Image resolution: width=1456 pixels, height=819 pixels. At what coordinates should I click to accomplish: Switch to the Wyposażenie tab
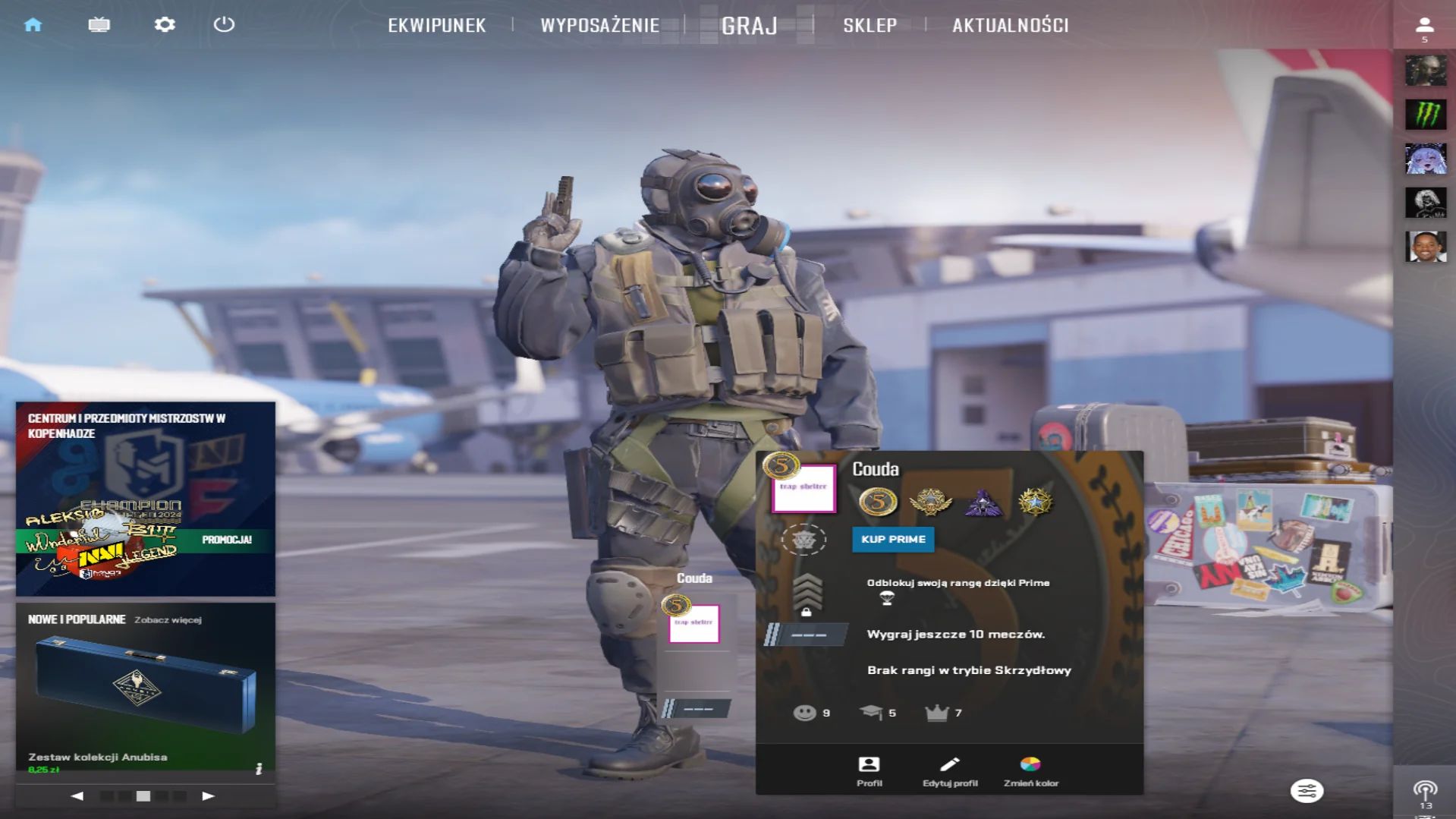(x=599, y=26)
